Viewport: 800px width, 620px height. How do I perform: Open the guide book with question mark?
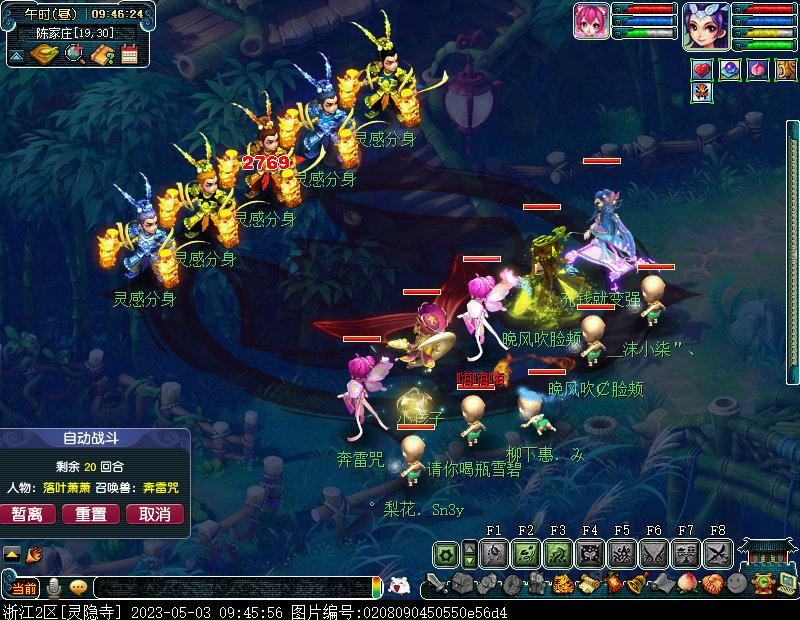101,54
